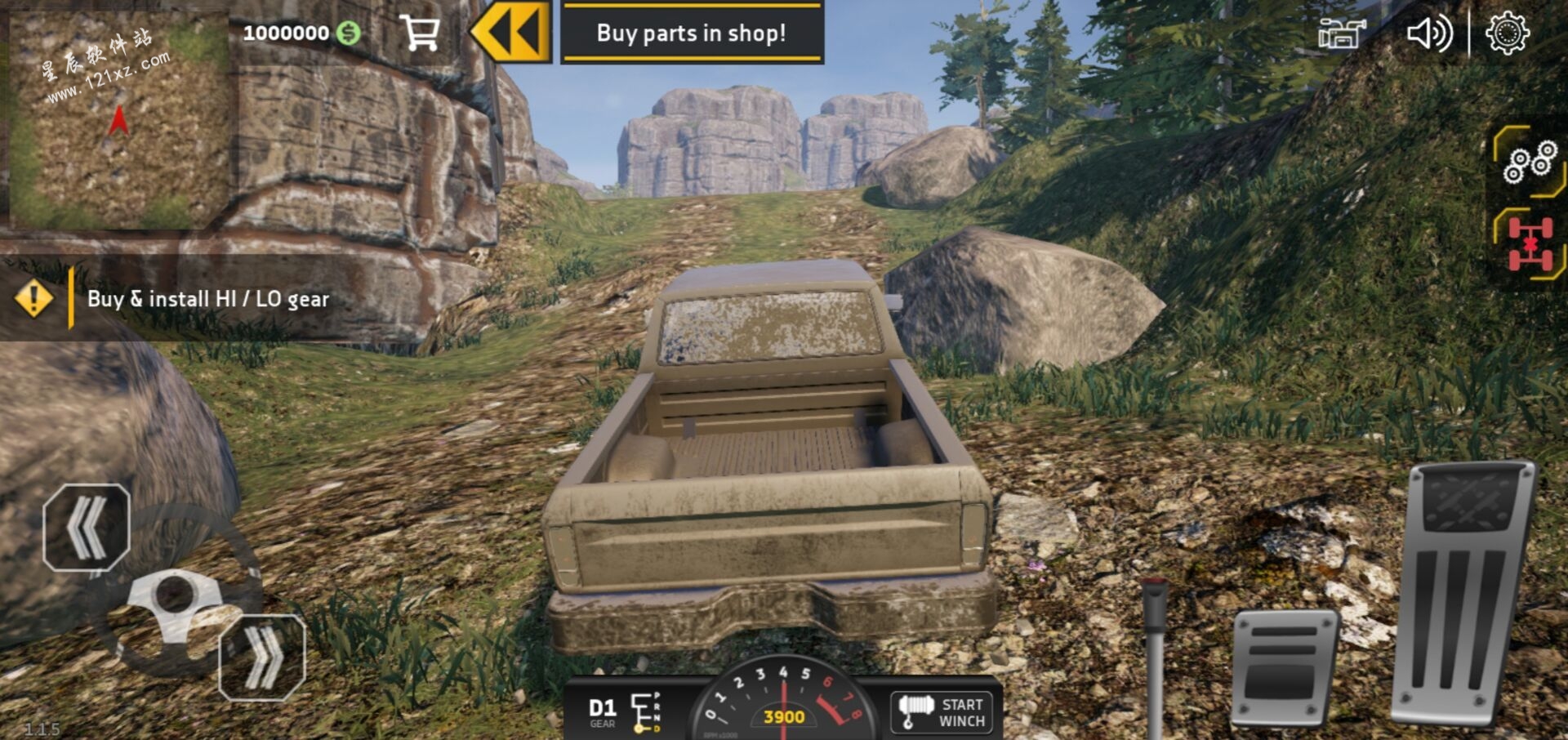Pull the handbrake lever
The image size is (1568, 740).
click(x=1155, y=653)
